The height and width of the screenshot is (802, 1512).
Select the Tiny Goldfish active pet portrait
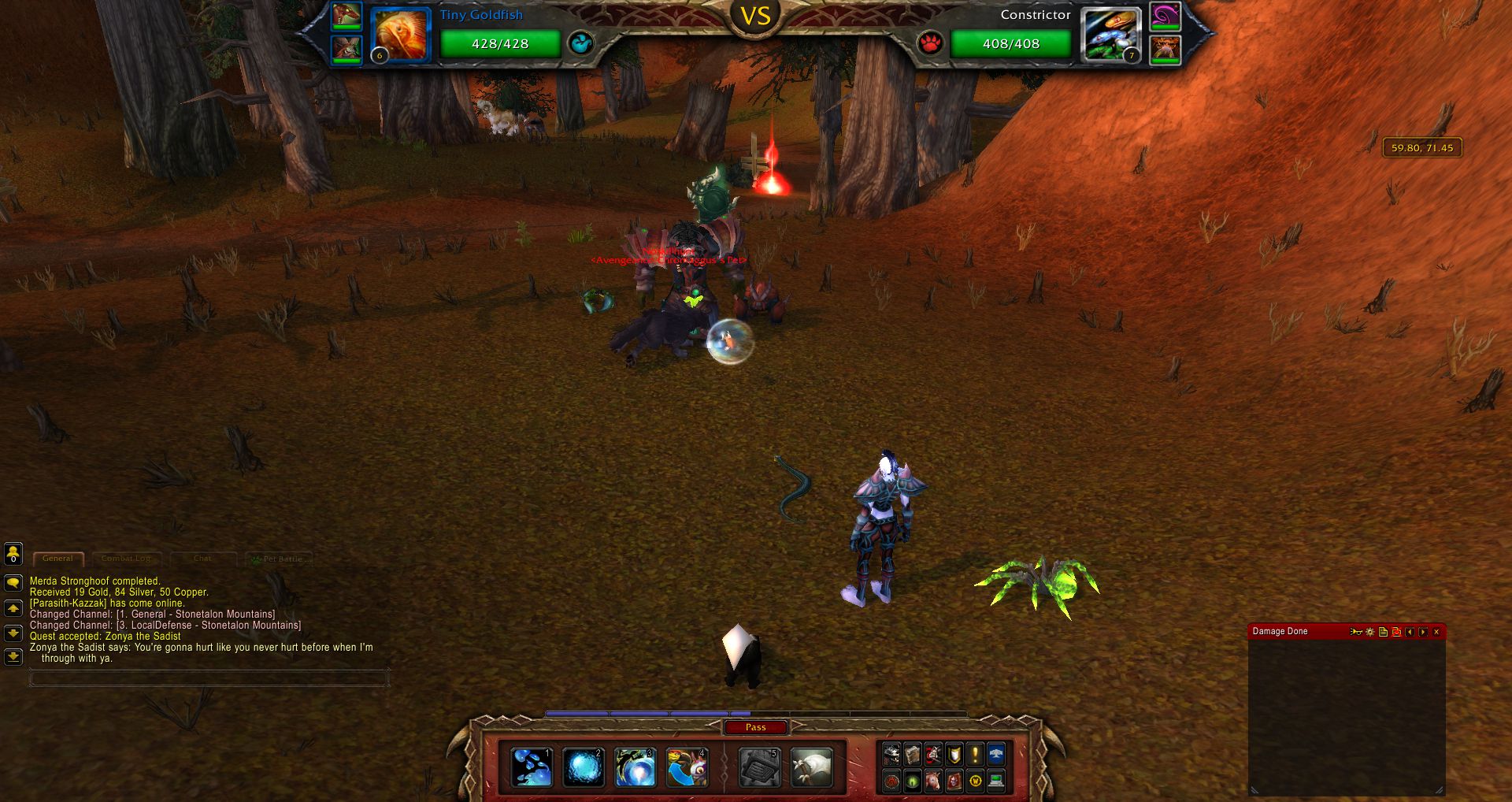(400, 35)
